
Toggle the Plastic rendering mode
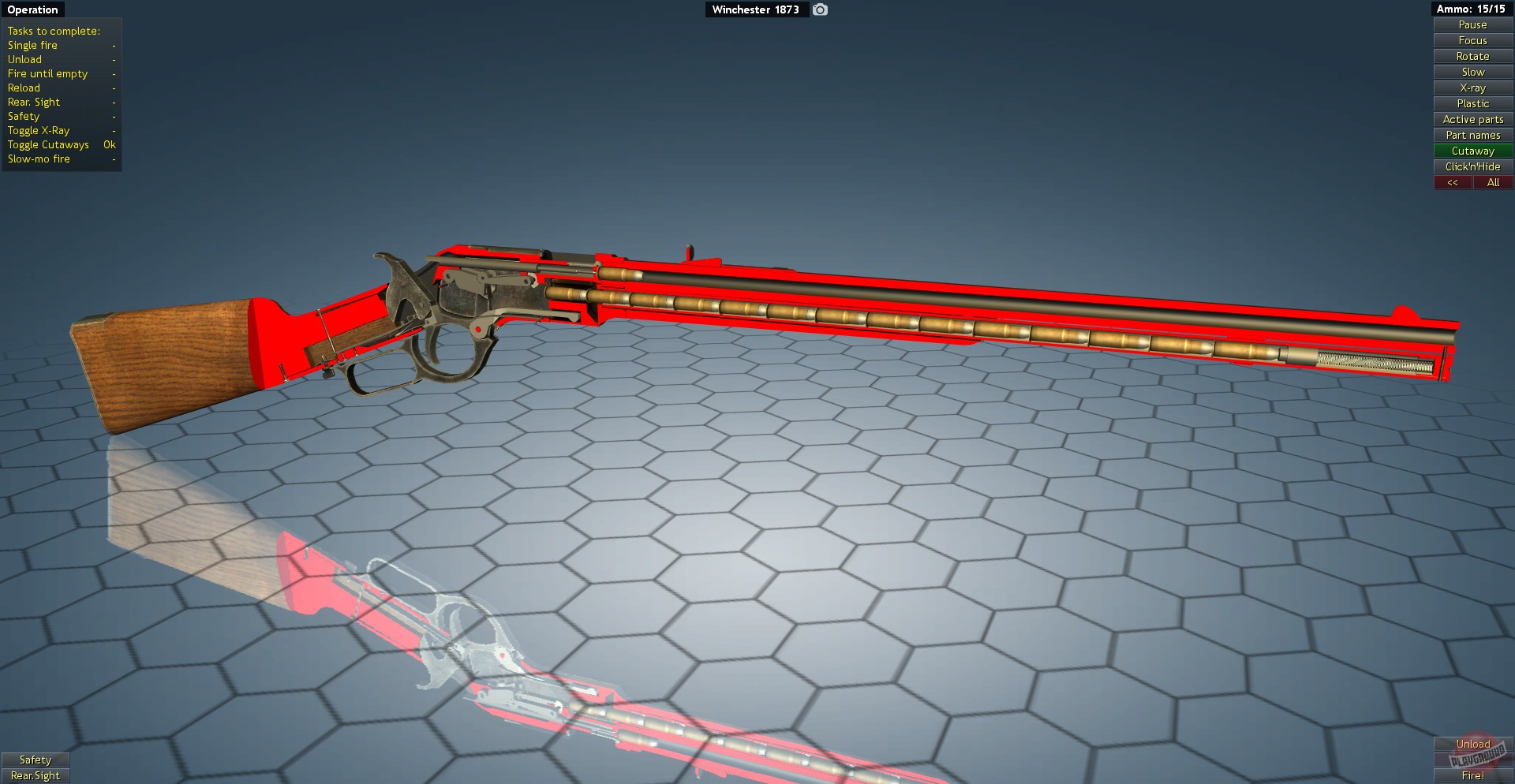click(1472, 103)
